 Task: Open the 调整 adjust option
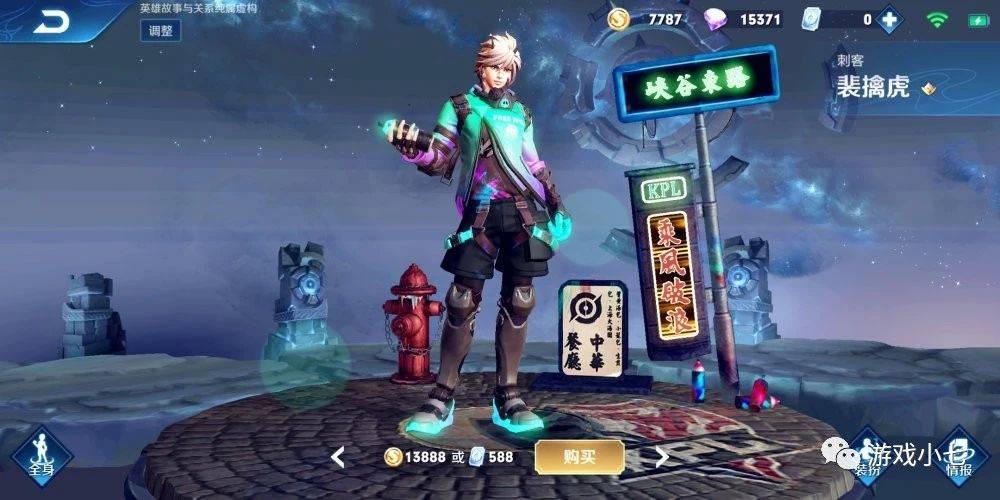point(160,31)
